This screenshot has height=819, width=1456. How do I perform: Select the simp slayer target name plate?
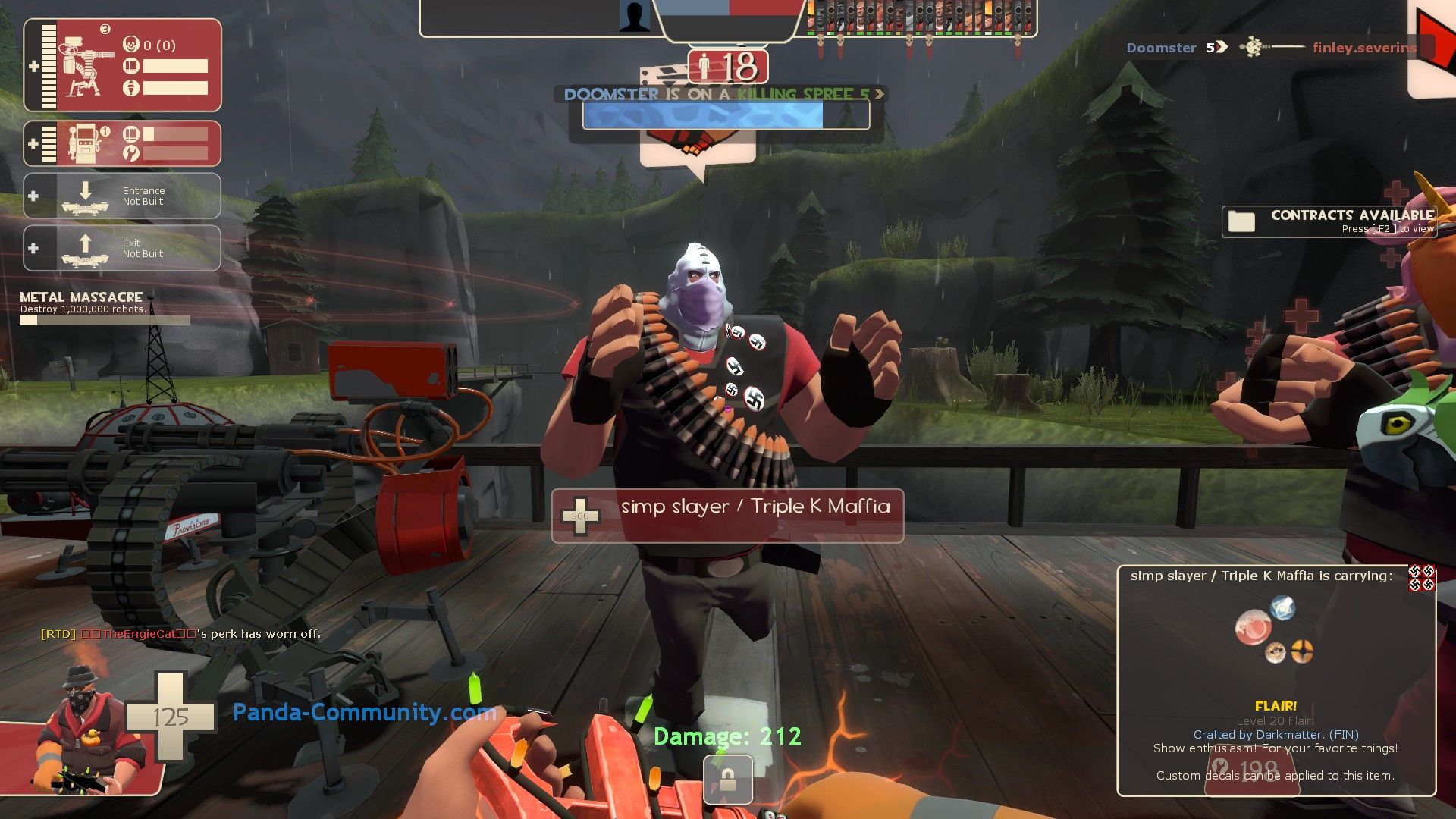click(x=727, y=516)
